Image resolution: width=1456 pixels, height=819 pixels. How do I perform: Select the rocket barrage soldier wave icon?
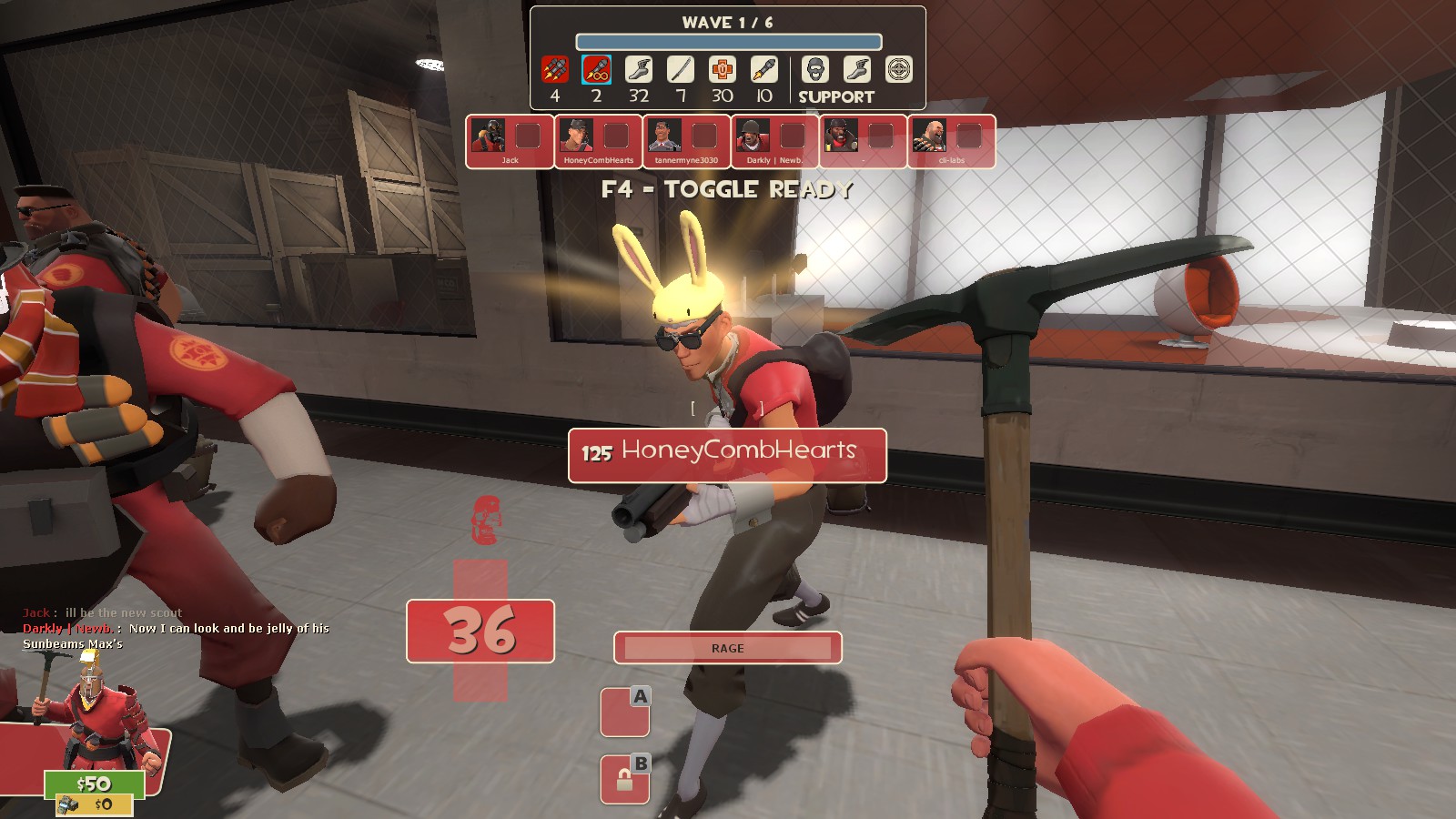[554, 70]
